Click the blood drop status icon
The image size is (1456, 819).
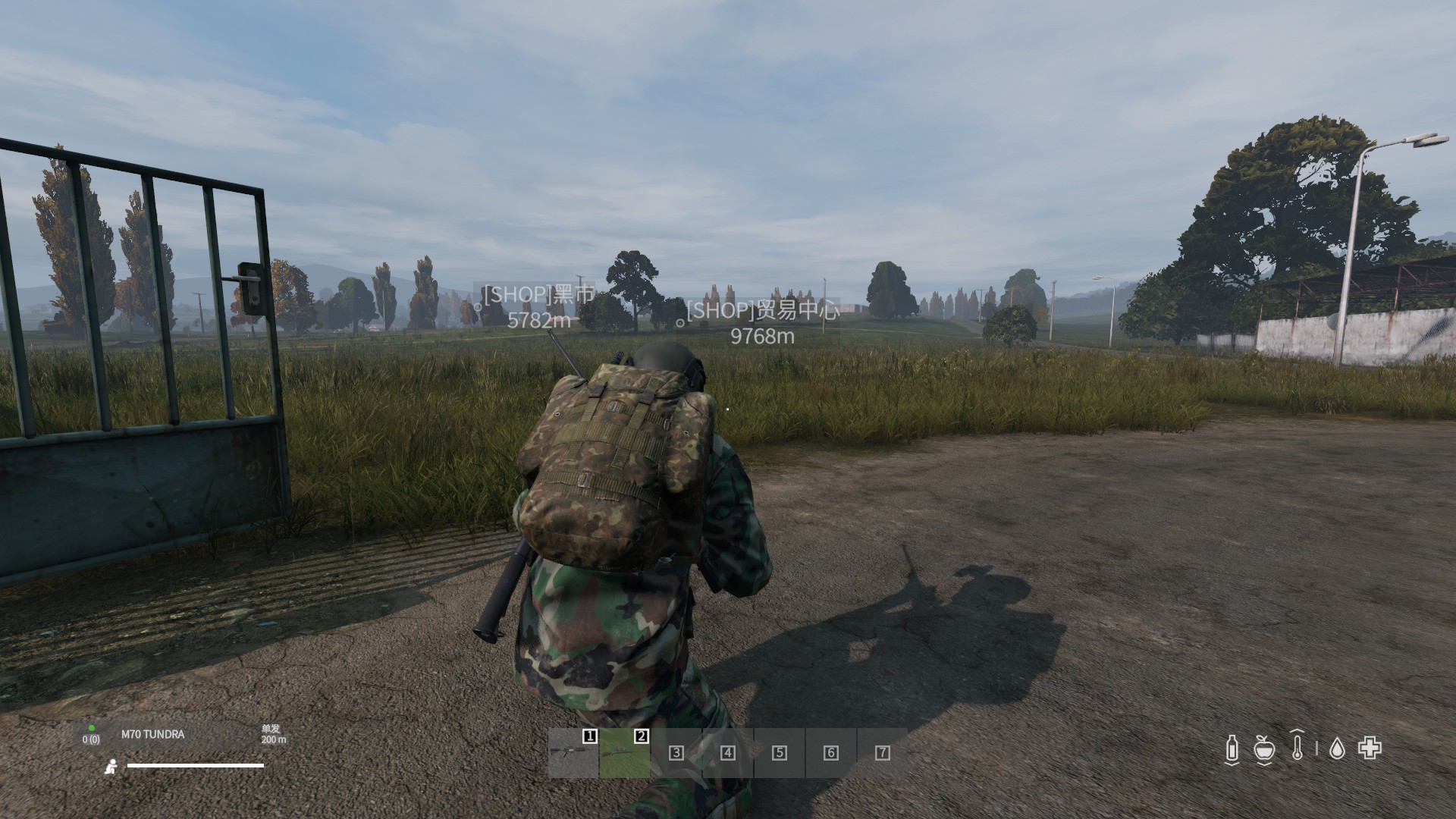coord(1338,749)
